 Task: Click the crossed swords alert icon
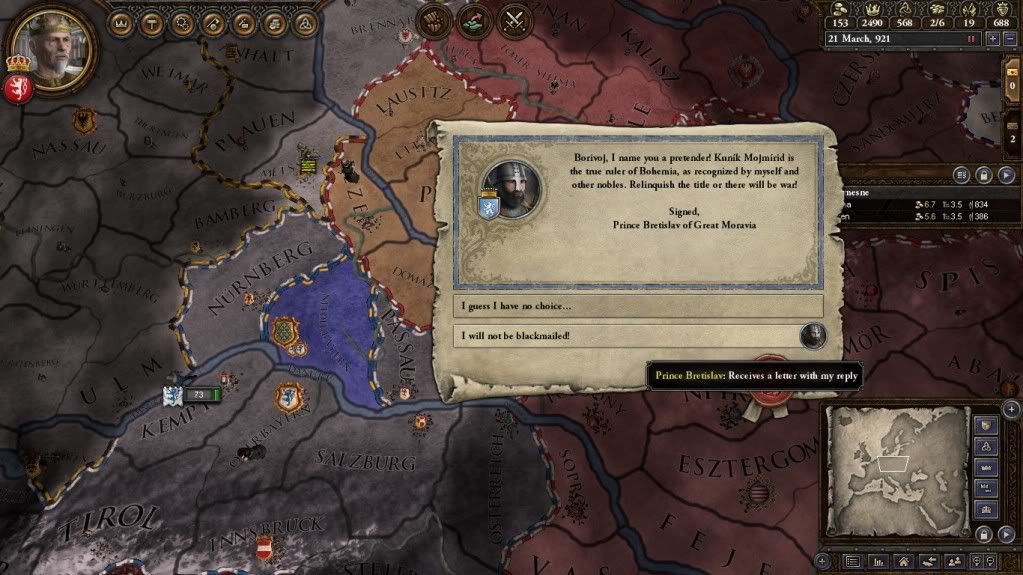point(514,20)
